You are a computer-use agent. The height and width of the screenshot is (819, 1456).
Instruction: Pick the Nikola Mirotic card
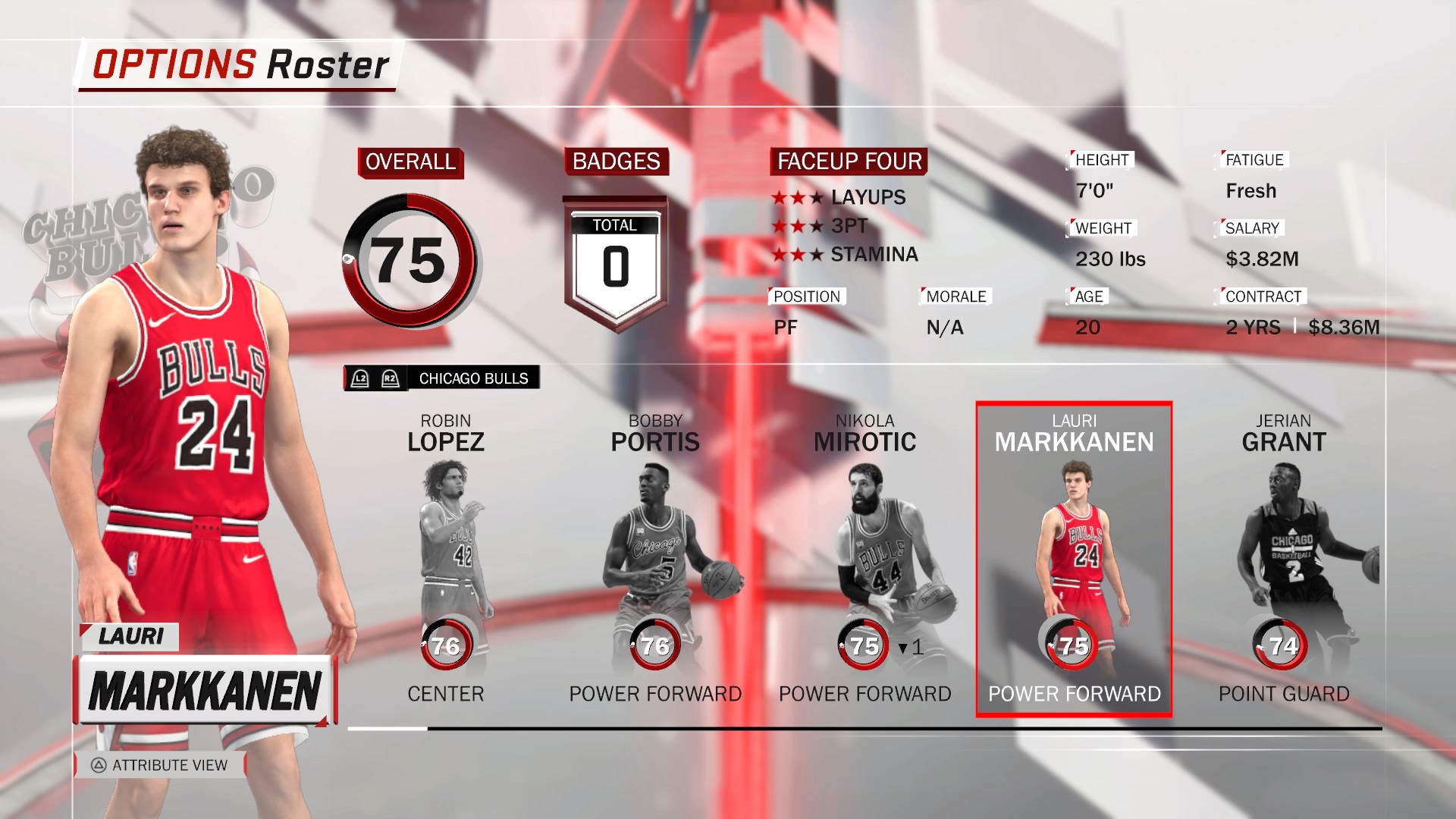(x=864, y=559)
